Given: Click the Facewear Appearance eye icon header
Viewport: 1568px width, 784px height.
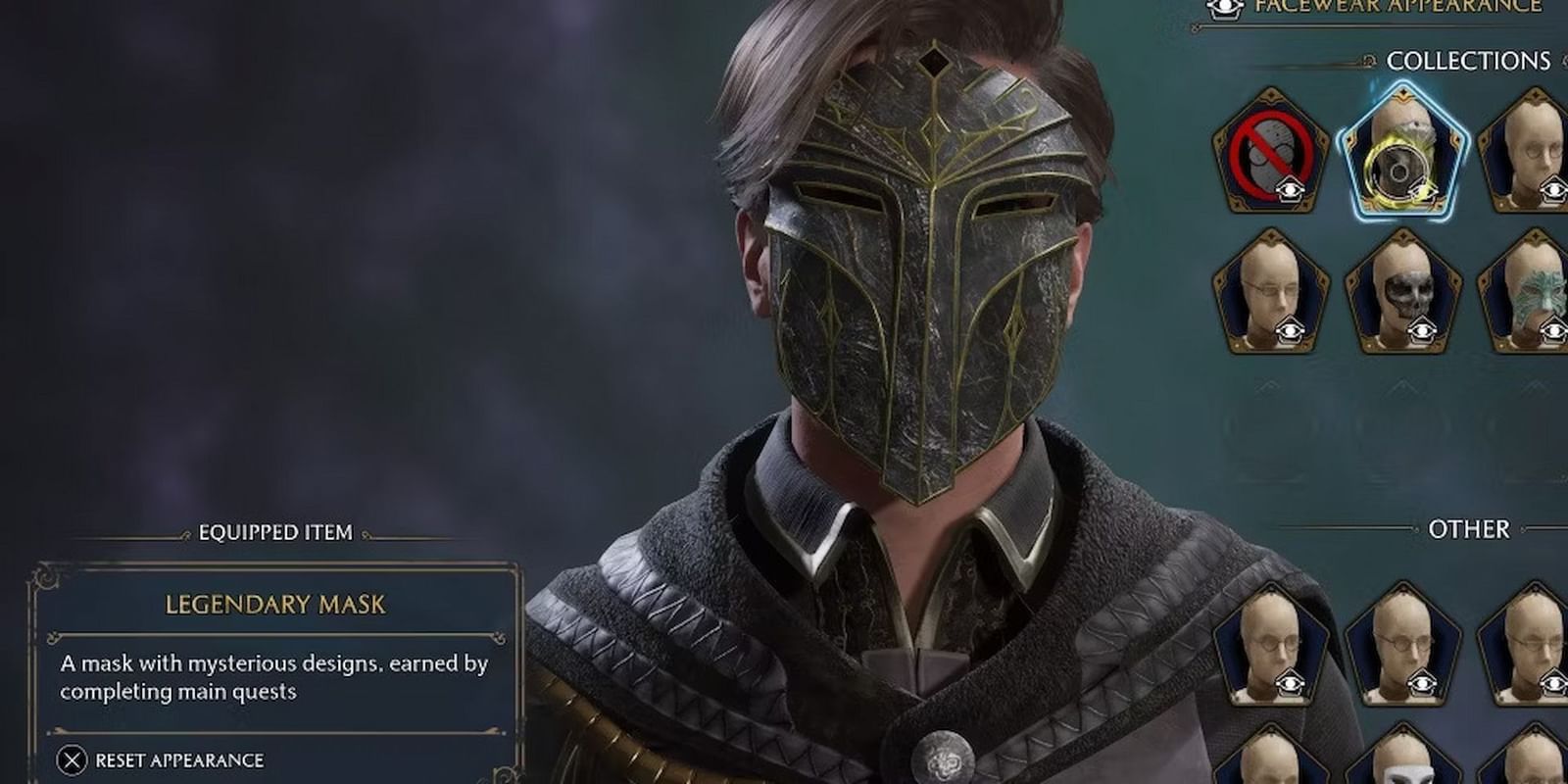Looking at the screenshot, I should pyautogui.click(x=1225, y=8).
